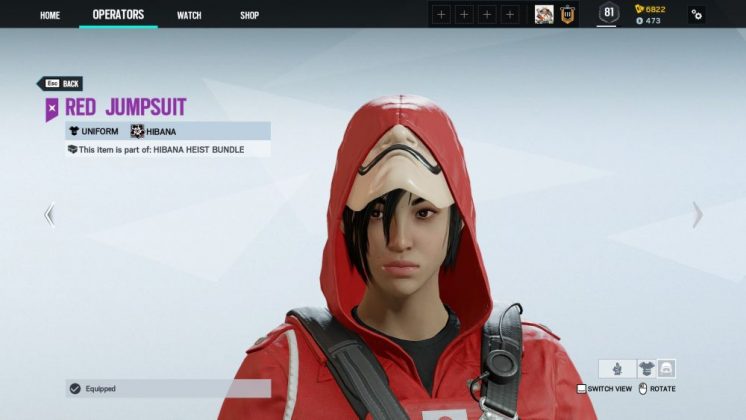
Task: Show the next item with right arrow
Action: coord(697,214)
